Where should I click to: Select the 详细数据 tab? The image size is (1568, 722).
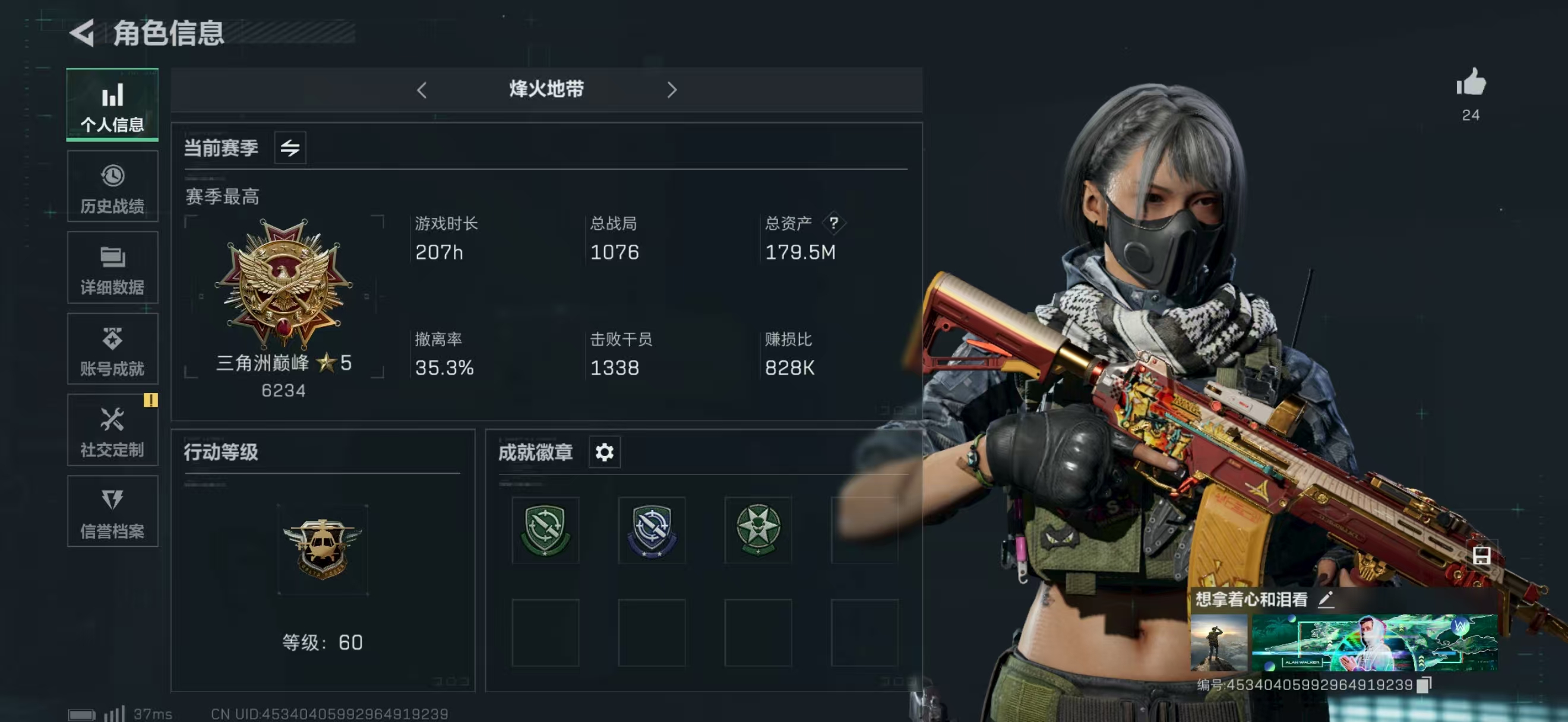(x=113, y=268)
